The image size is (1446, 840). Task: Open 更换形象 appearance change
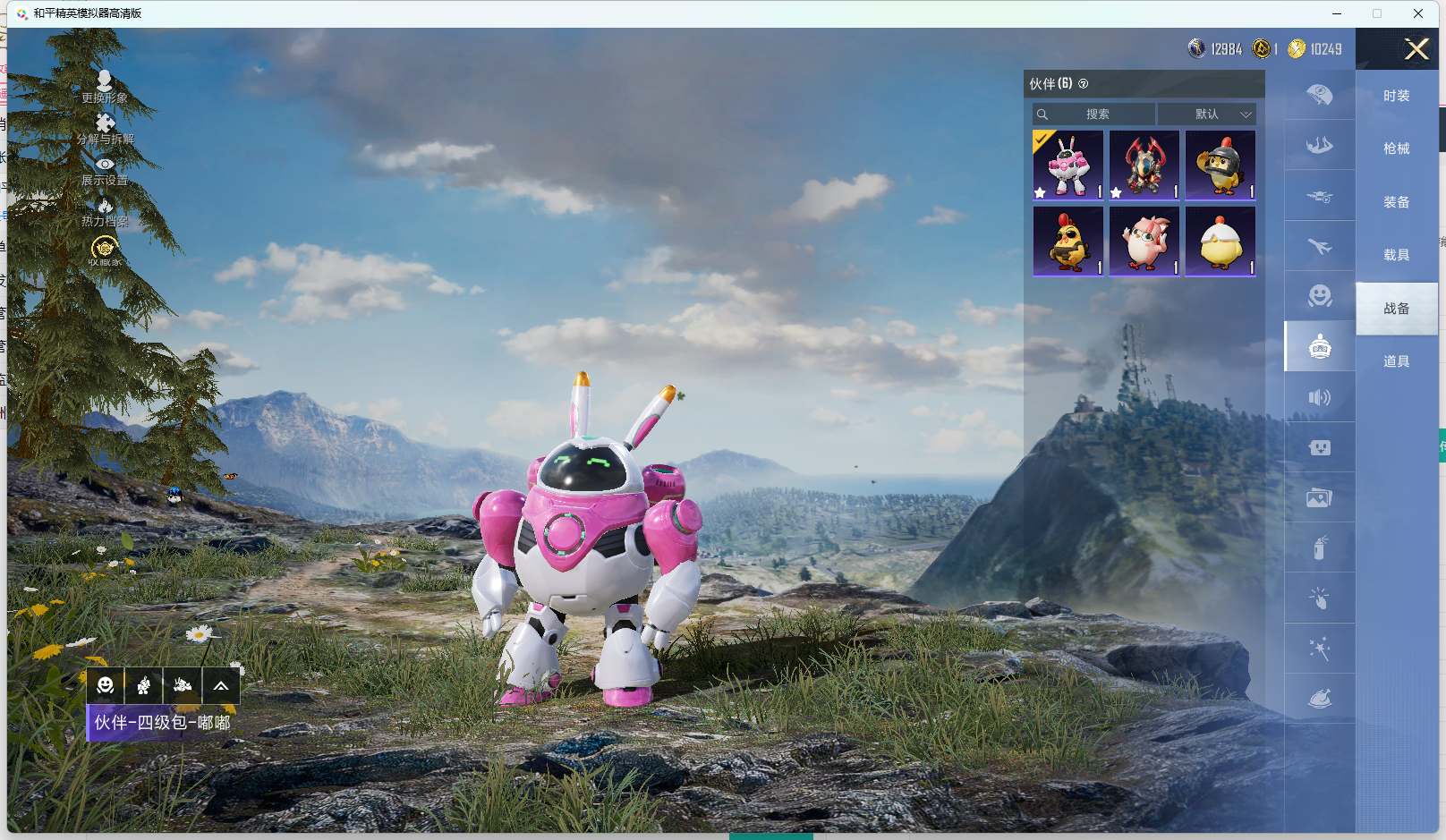[x=105, y=86]
